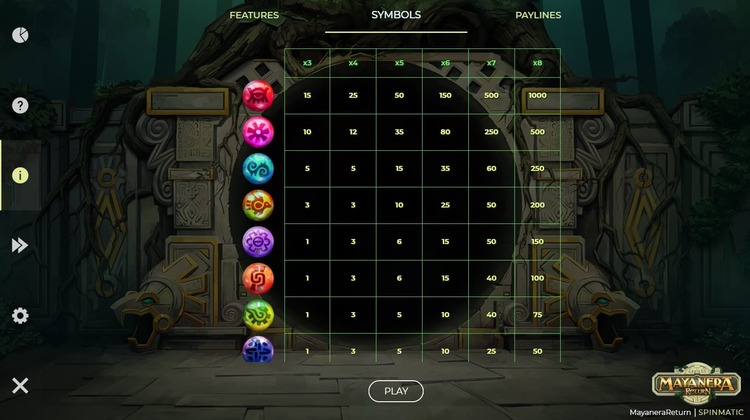Activate the fast-forward double arrow icon

tap(20, 246)
